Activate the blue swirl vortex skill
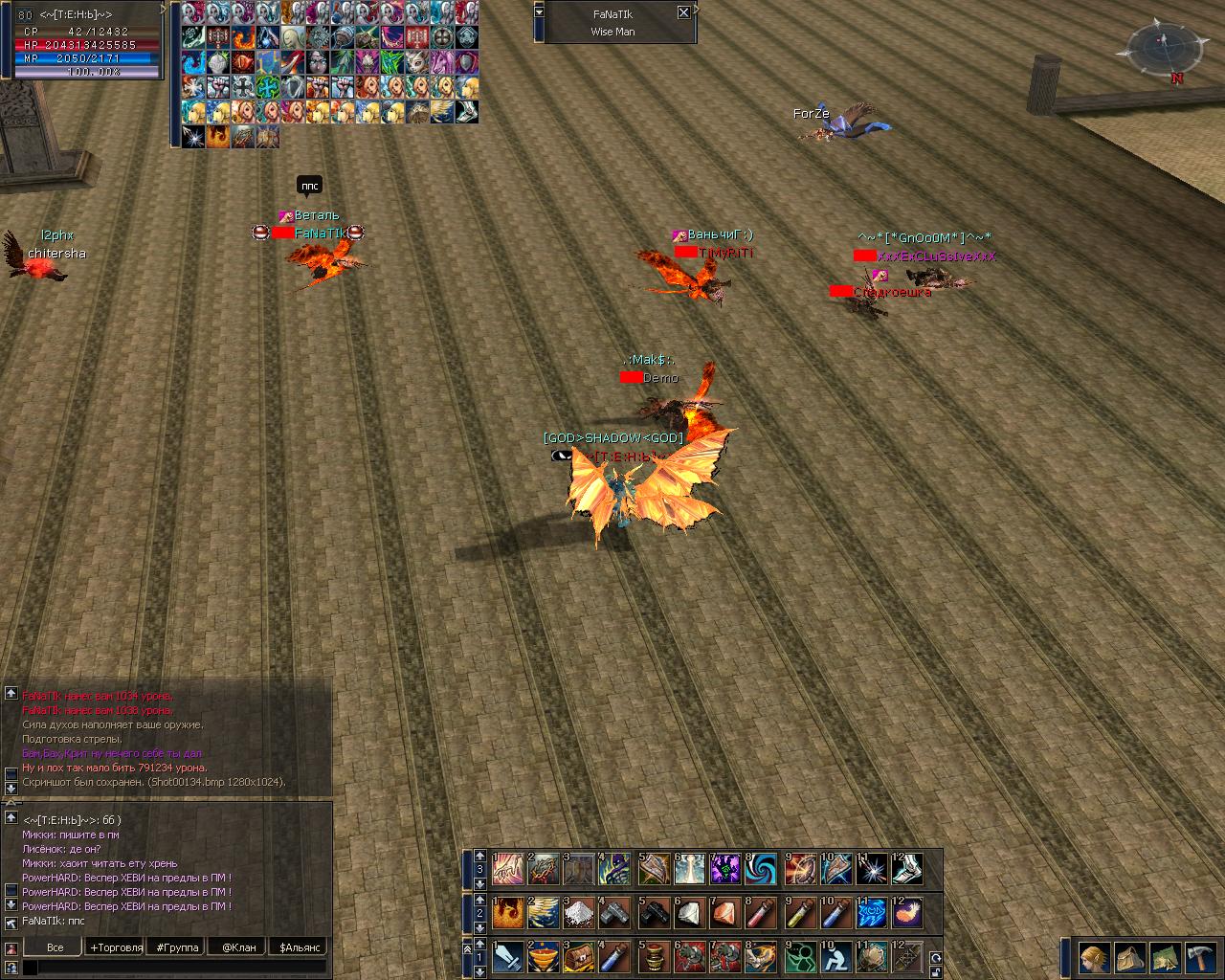Image resolution: width=1225 pixels, height=980 pixels. coord(762,869)
